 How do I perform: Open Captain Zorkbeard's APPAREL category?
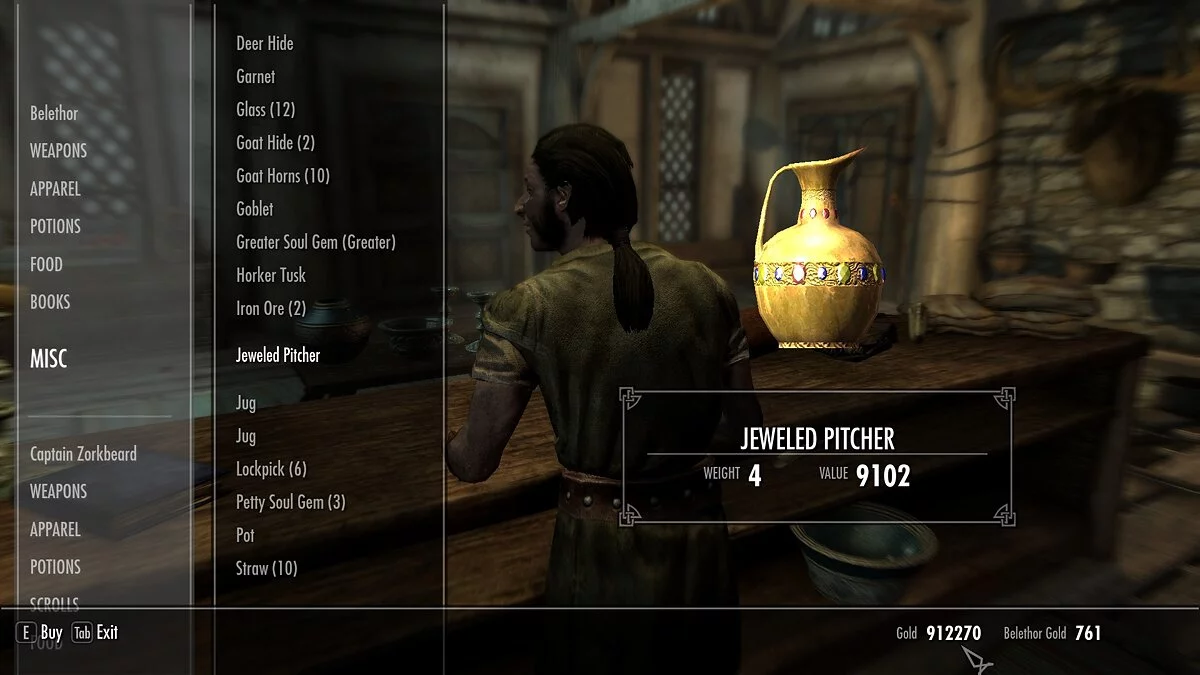coord(55,529)
